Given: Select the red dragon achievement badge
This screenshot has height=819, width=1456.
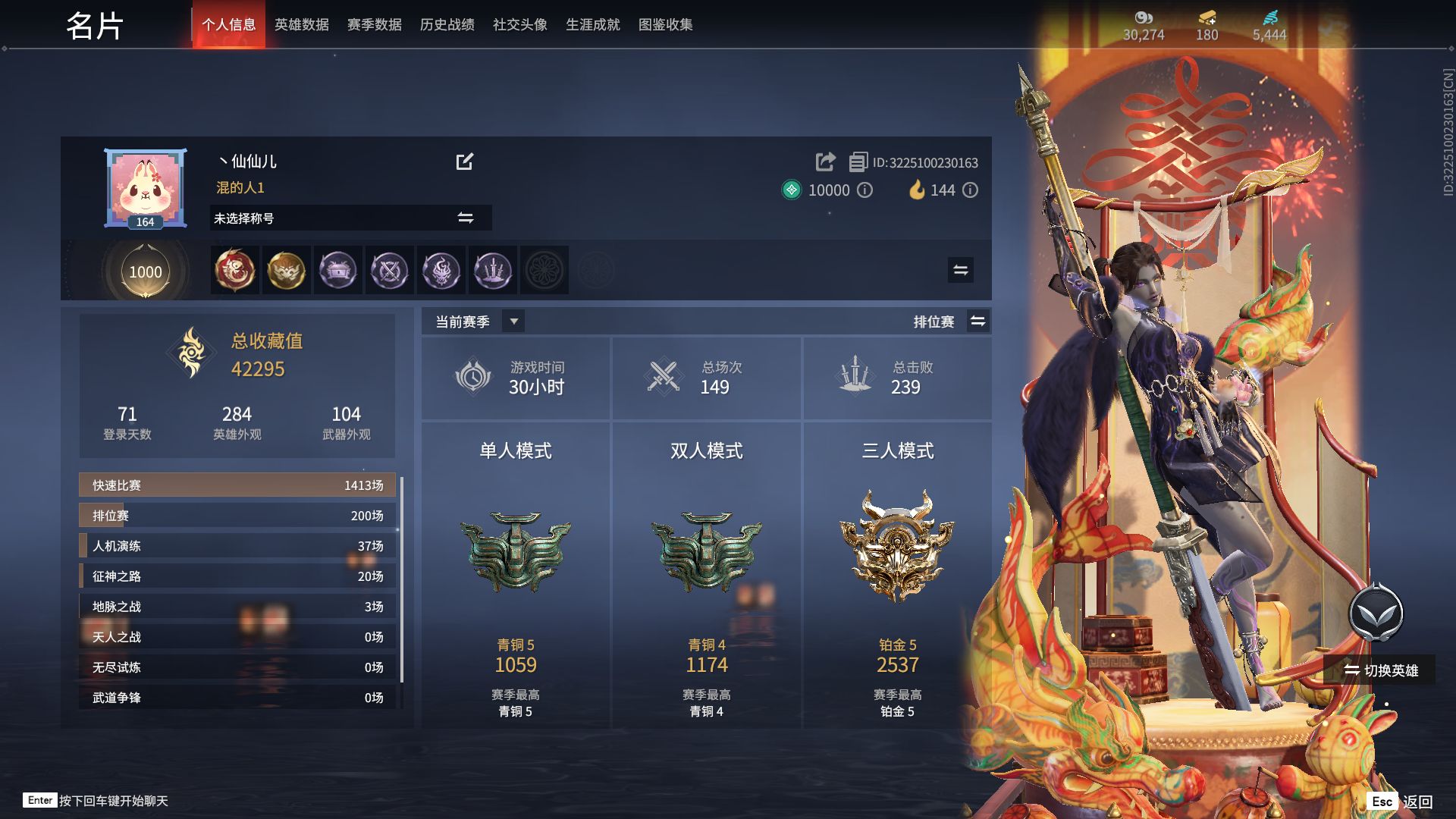Looking at the screenshot, I should point(235,270).
